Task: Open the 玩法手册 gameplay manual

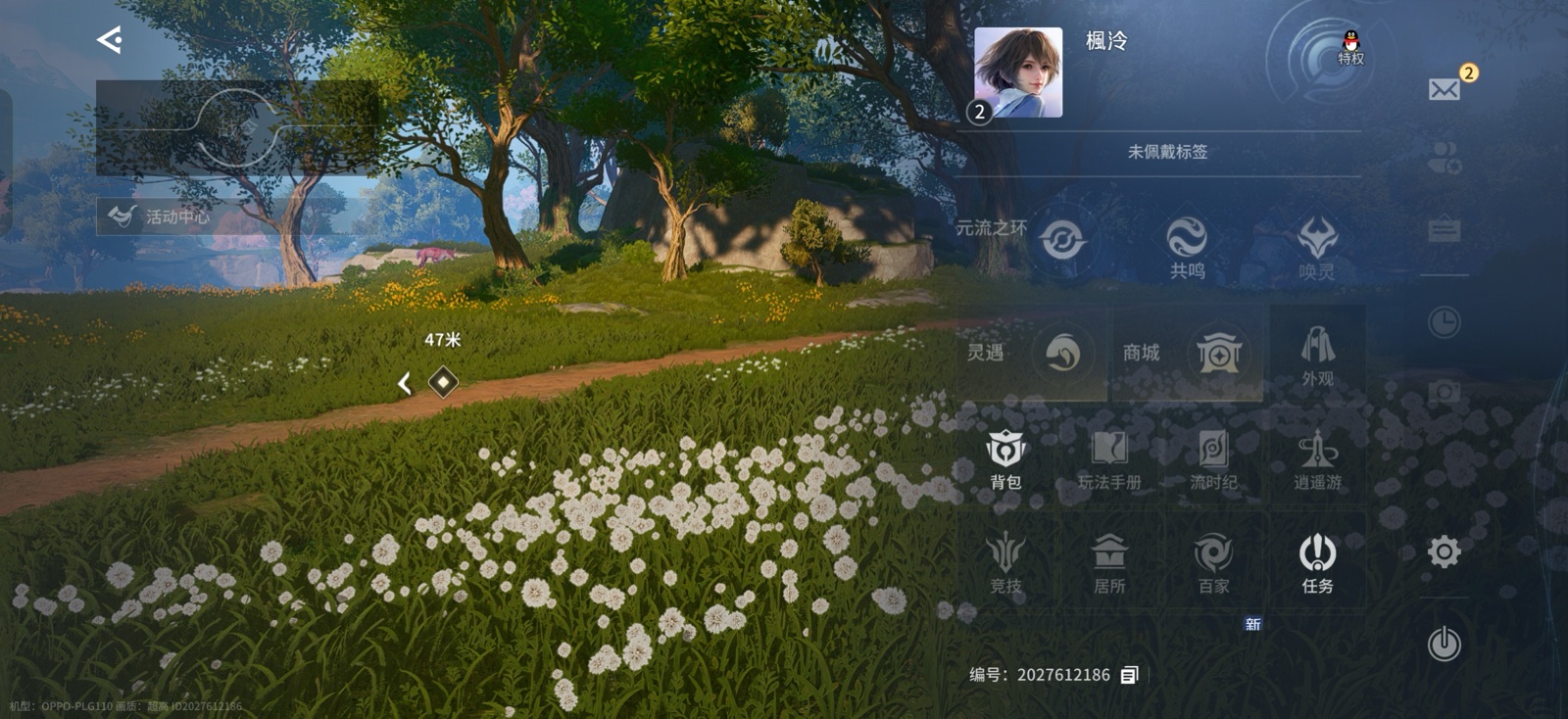Action: pyautogui.click(x=1110, y=460)
